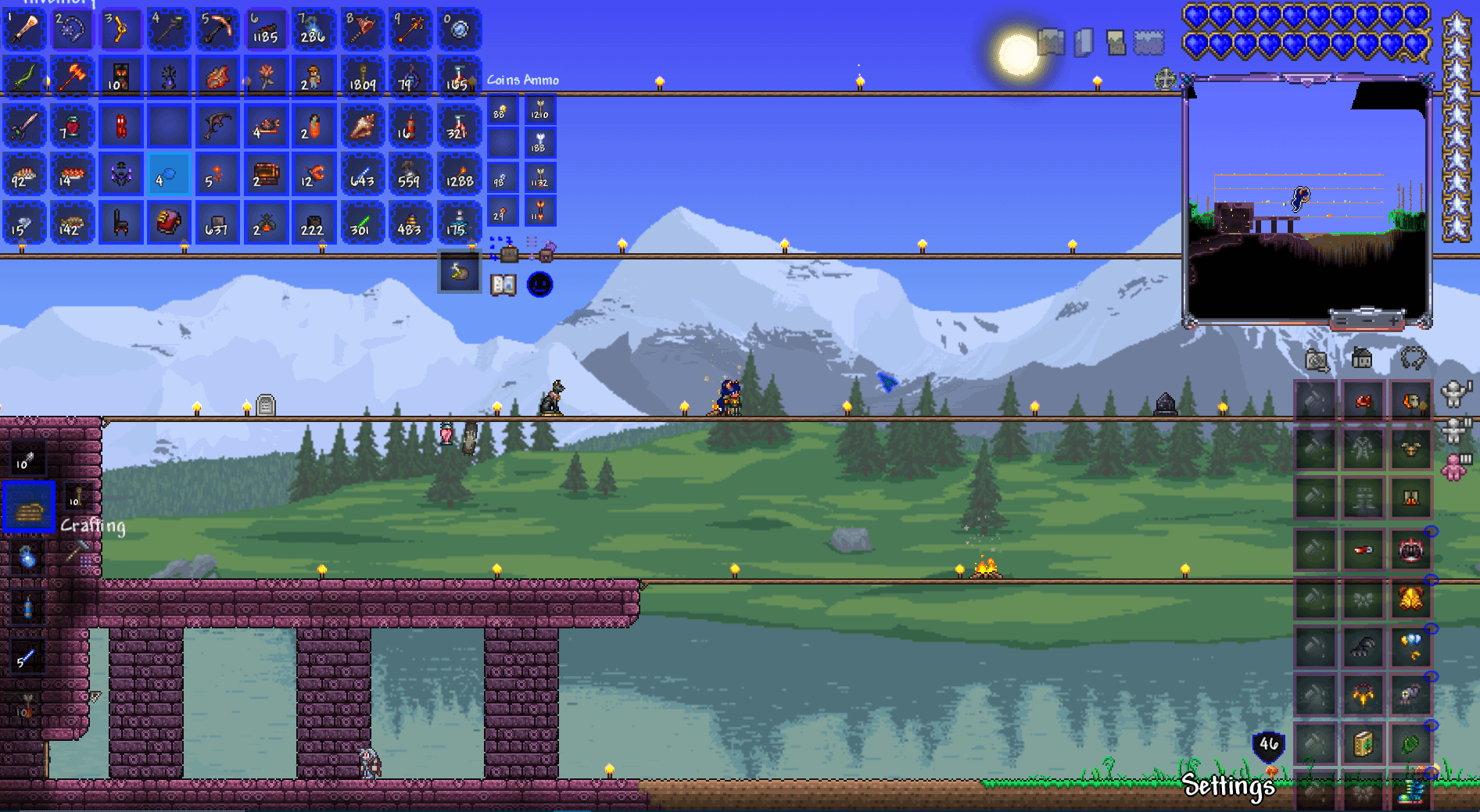Select the Guide Voodoo Doll stack
The height and width of the screenshot is (812, 1480).
click(313, 77)
